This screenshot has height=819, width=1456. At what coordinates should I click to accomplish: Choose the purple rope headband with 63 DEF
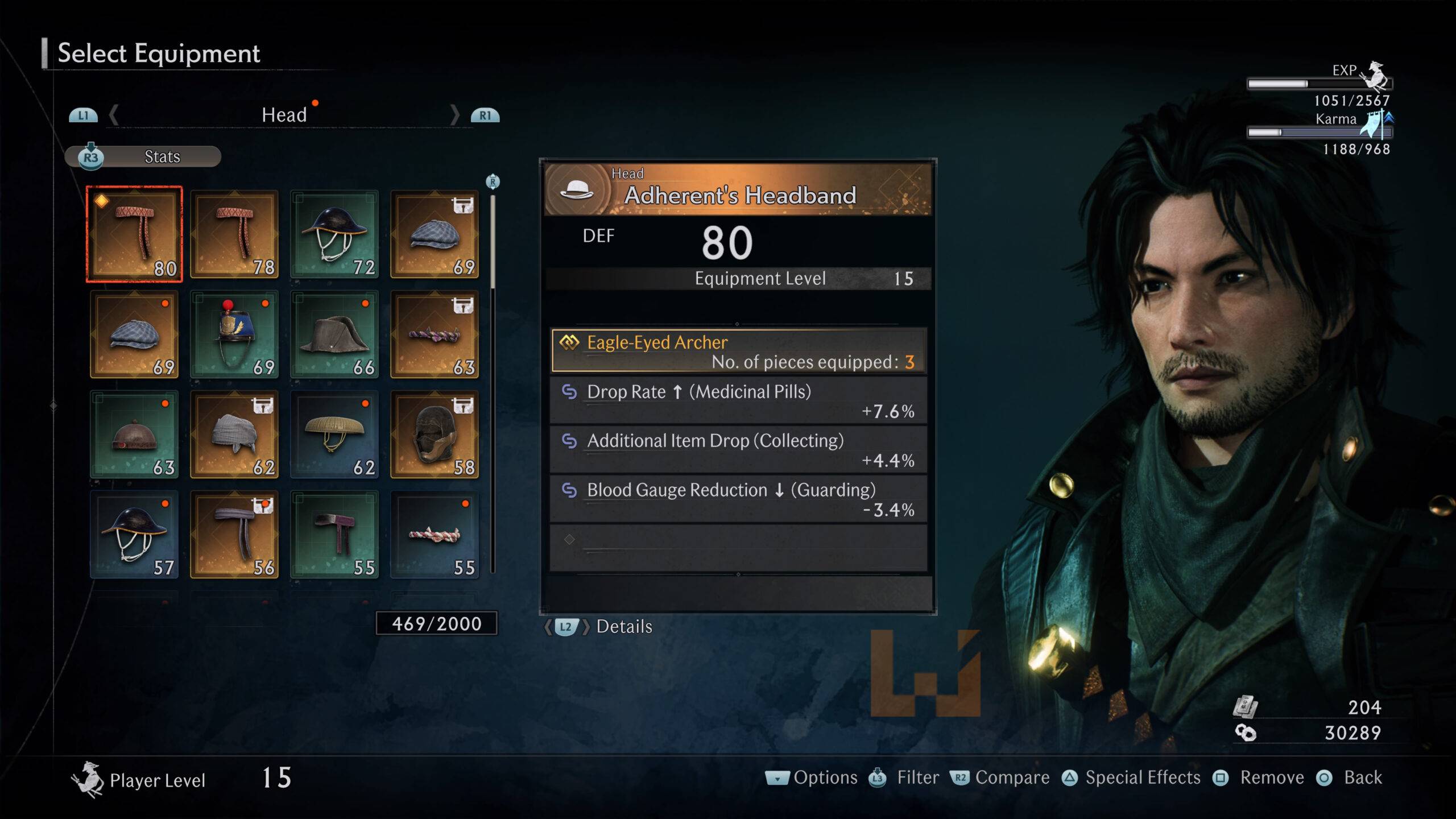click(x=435, y=334)
